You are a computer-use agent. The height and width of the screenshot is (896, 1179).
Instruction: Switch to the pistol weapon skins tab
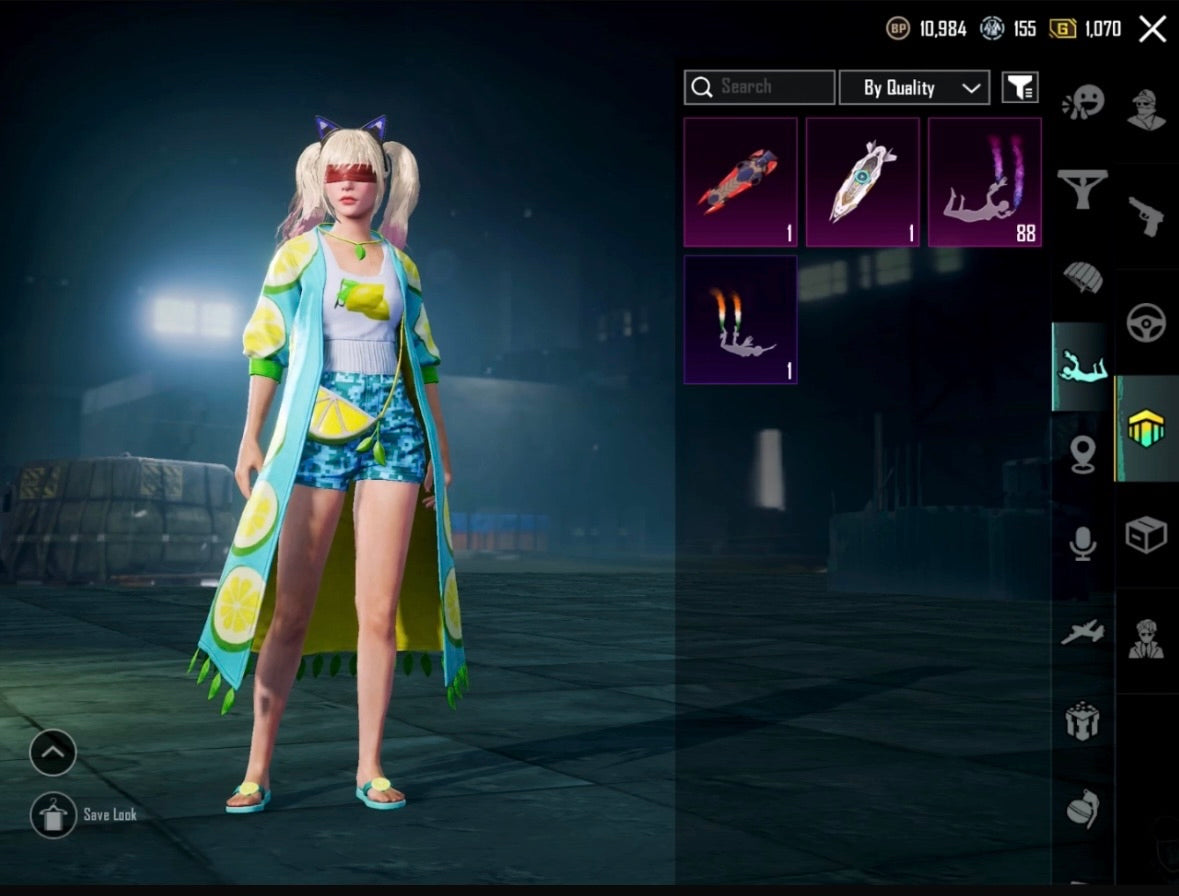tap(1146, 215)
